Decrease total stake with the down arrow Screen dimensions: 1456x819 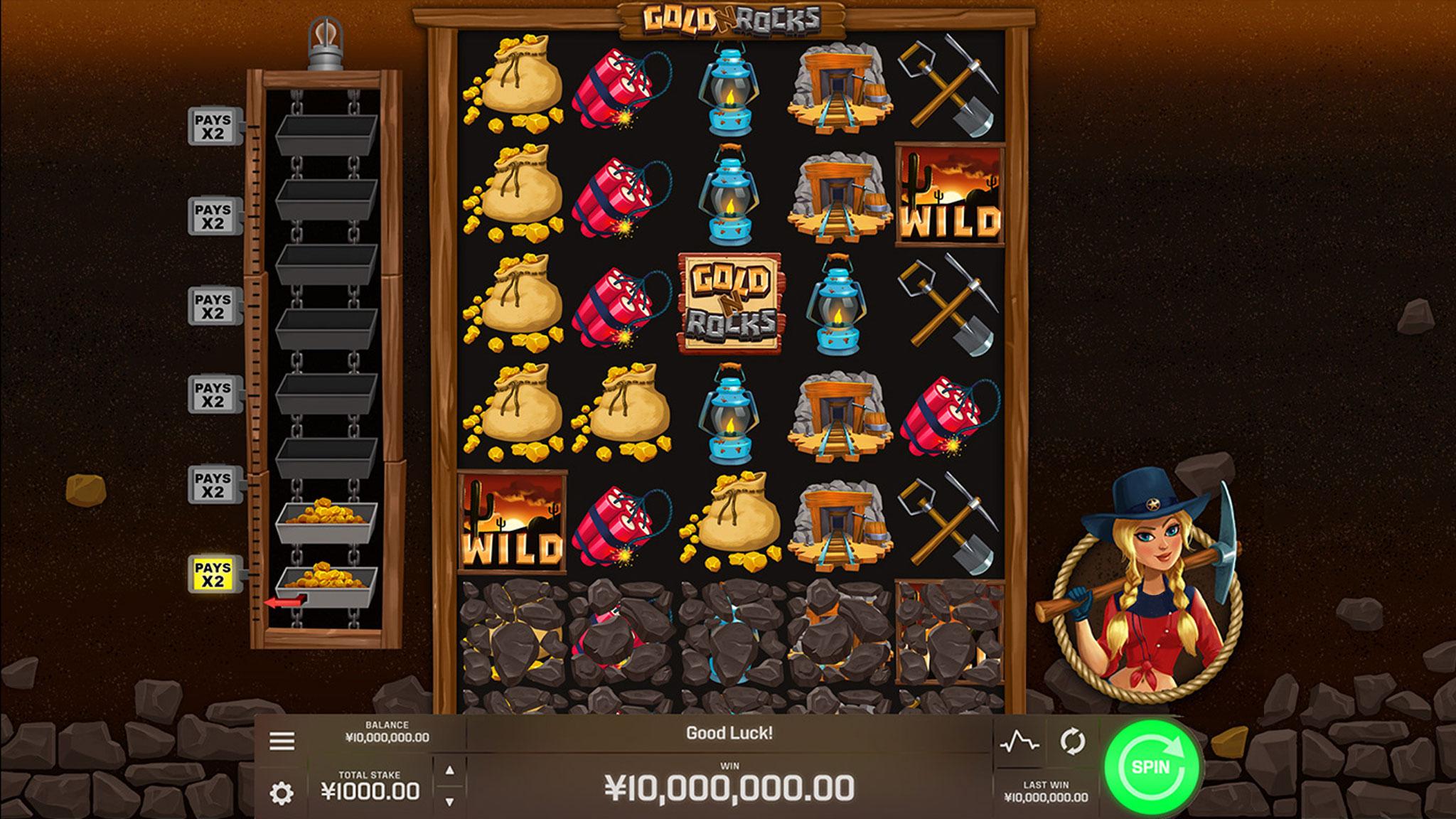coord(449,801)
